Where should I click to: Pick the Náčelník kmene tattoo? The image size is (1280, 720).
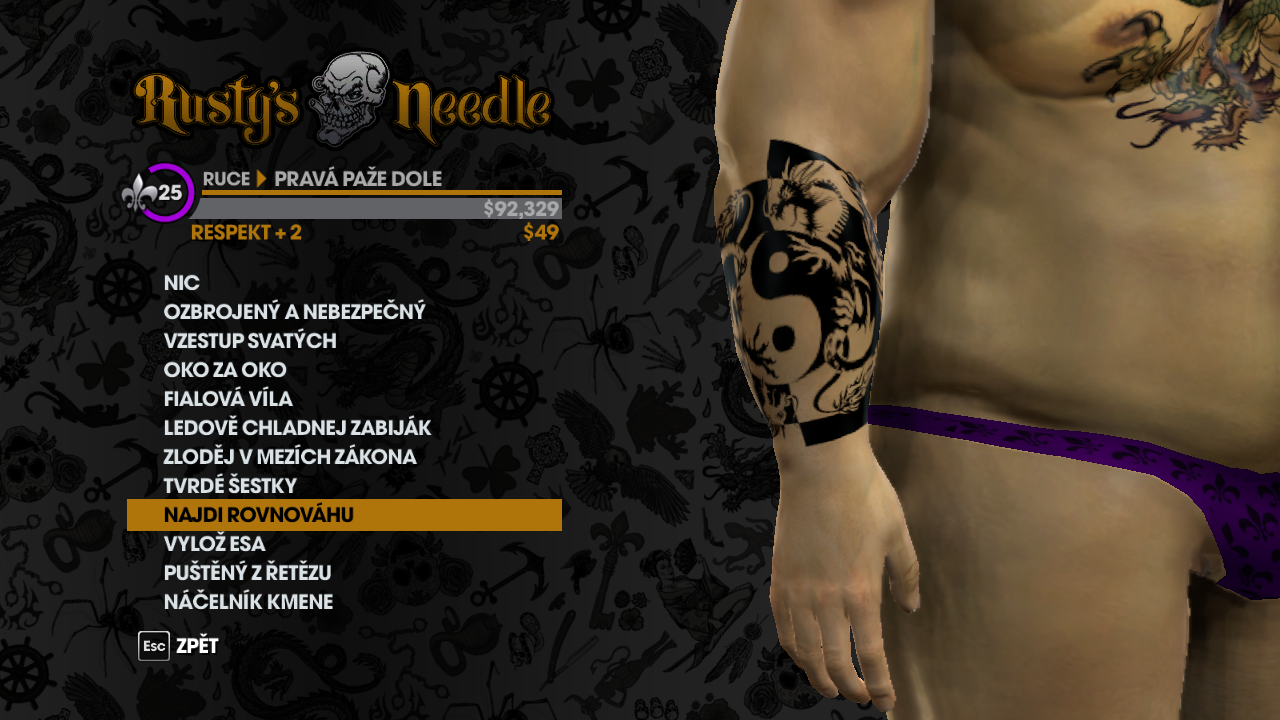point(248,602)
